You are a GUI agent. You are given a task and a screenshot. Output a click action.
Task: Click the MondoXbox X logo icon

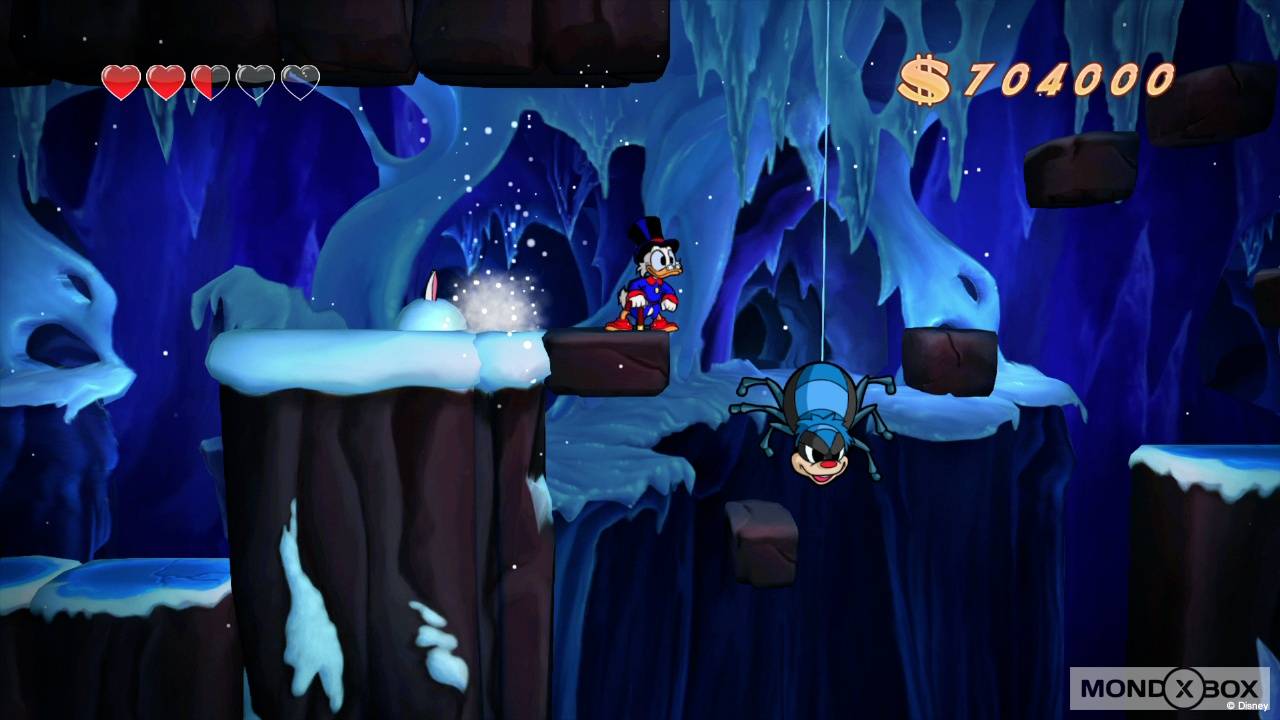tap(1184, 688)
